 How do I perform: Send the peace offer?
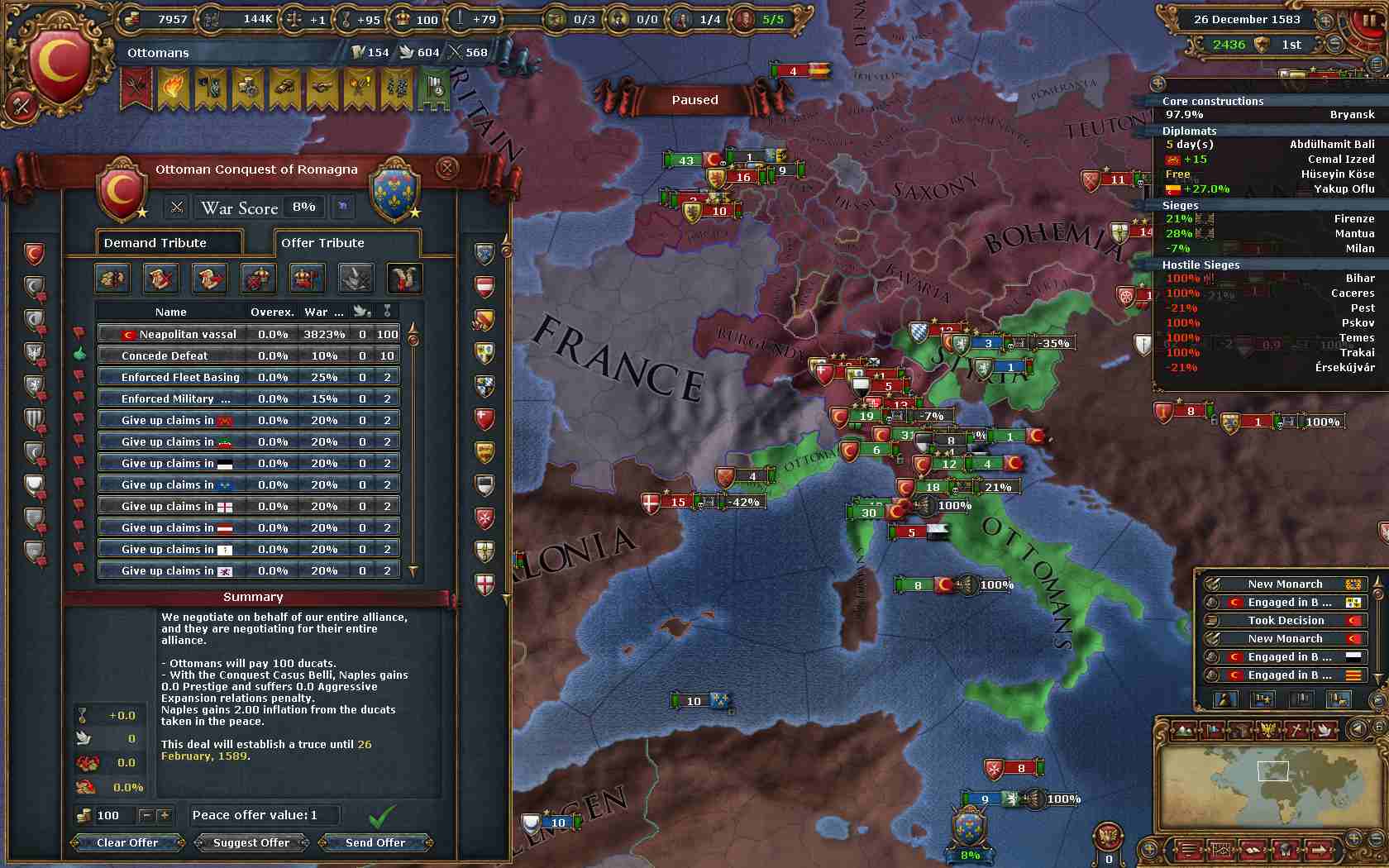[375, 842]
